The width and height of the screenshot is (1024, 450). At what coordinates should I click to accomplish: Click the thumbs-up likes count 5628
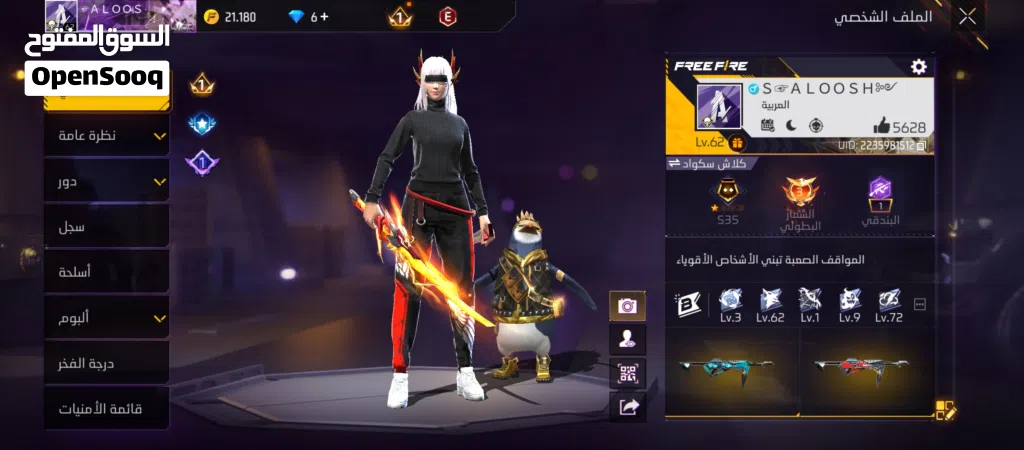pos(899,127)
